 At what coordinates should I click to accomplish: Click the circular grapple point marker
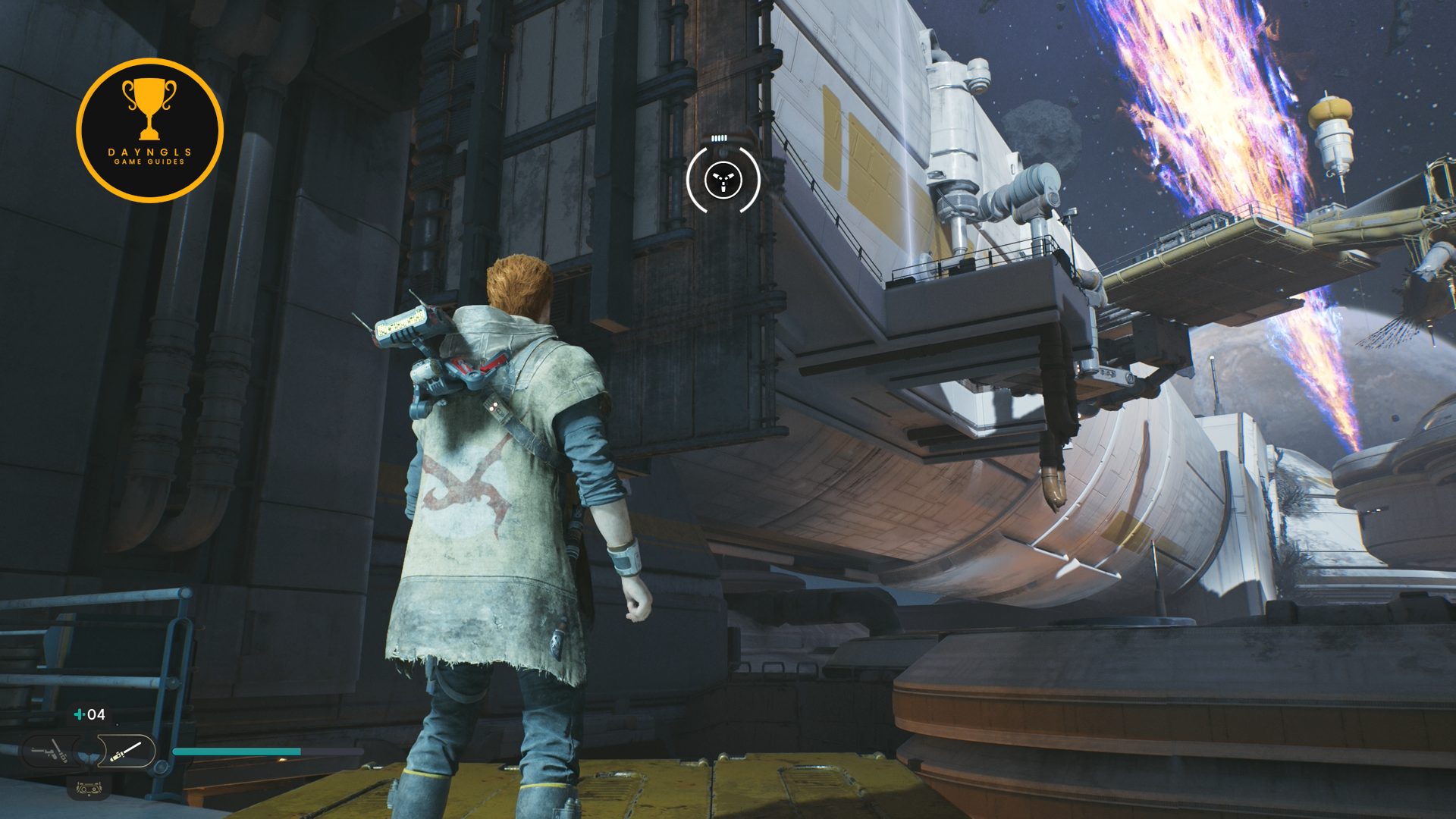click(723, 180)
